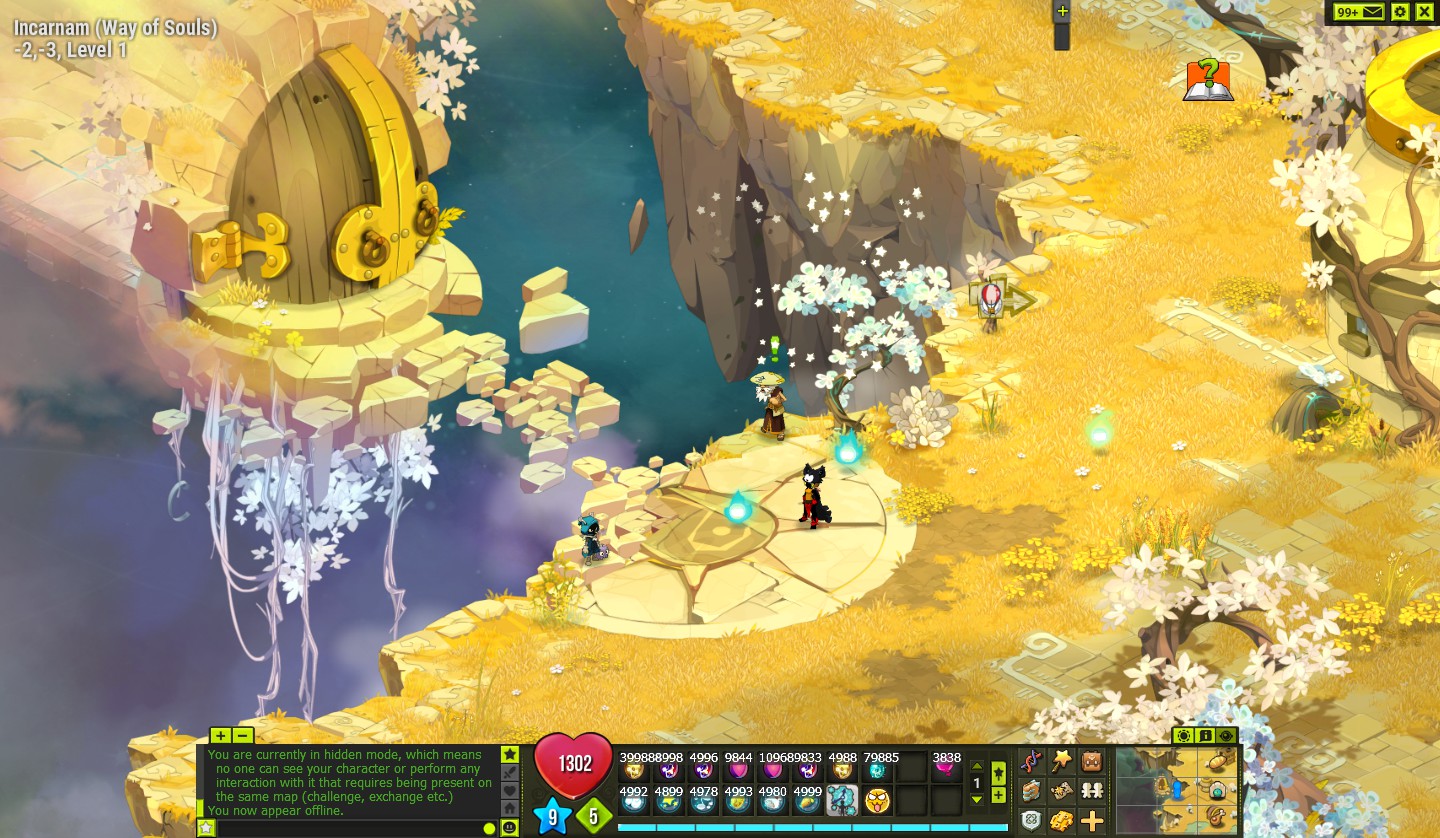
Task: Toggle the green channel indicator in chat bar
Action: tap(490, 827)
